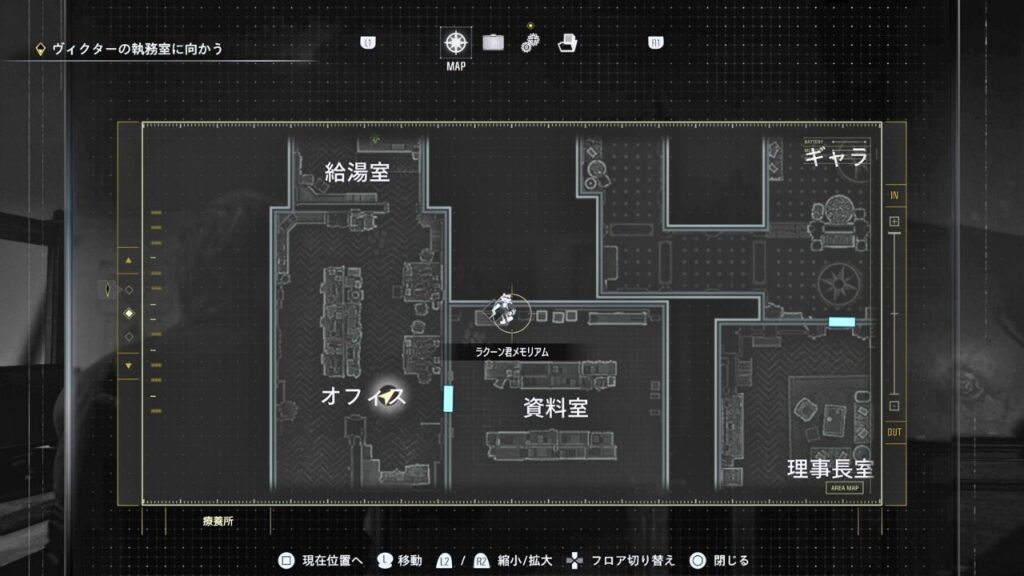Select the ラクーン君メモリアム item marker
The height and width of the screenshot is (576, 1024).
tap(506, 311)
